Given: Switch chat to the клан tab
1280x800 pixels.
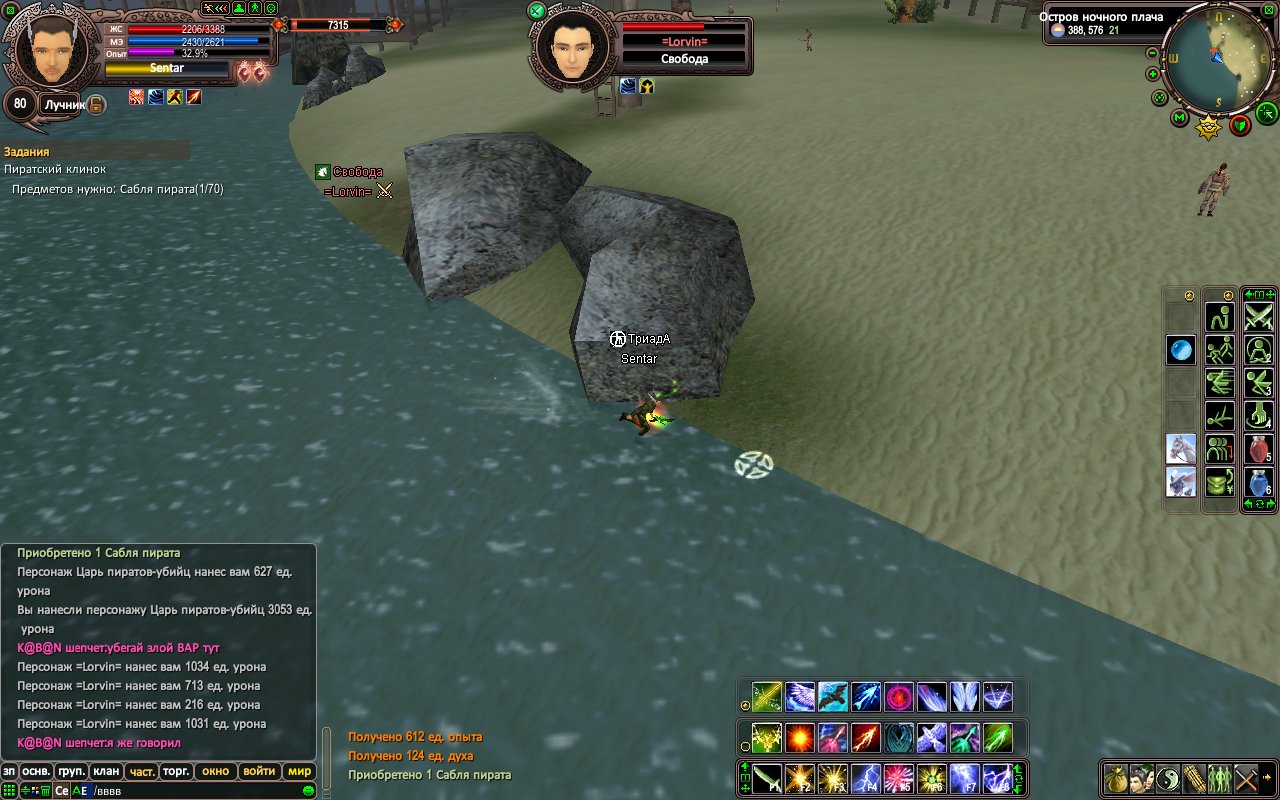Looking at the screenshot, I should 105,771.
